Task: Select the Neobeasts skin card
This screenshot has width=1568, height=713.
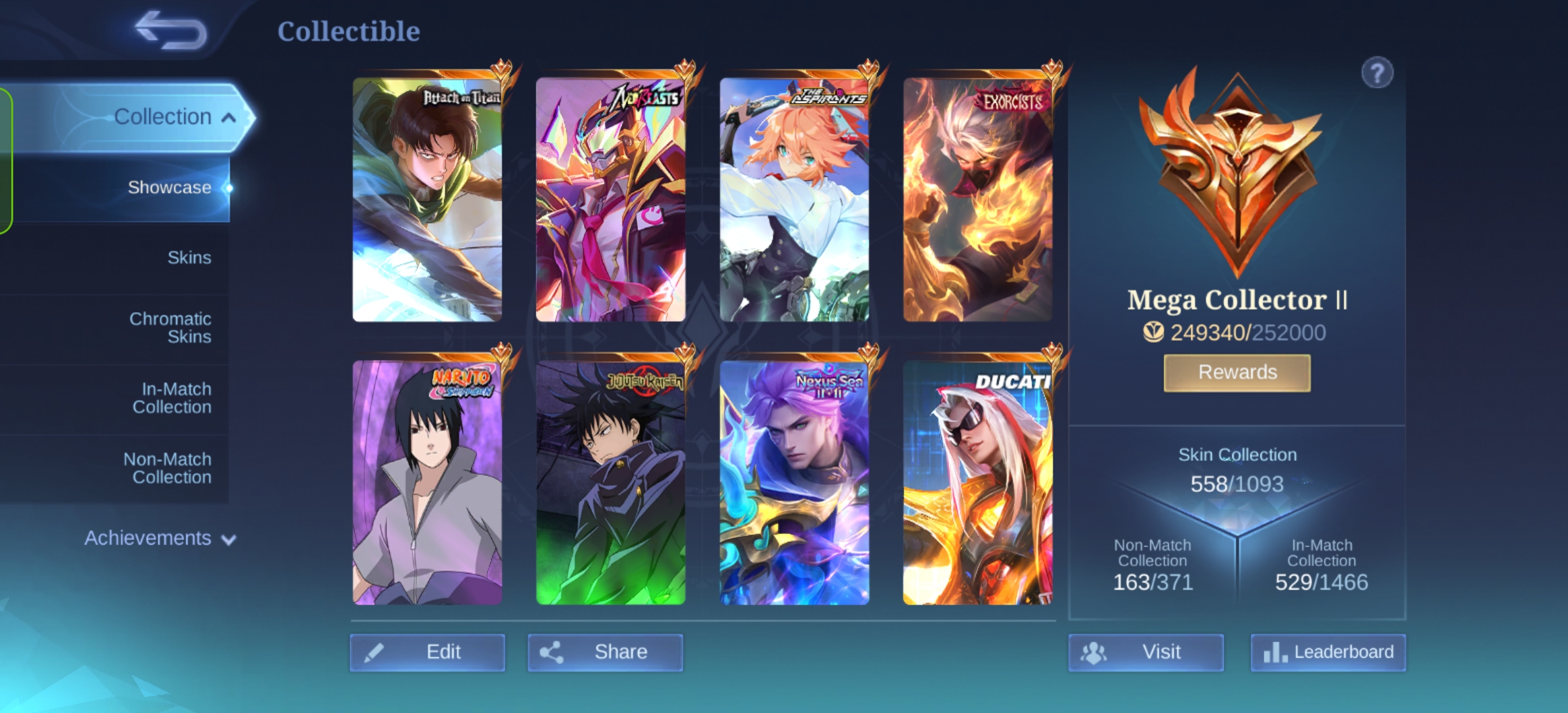Action: click(610, 199)
